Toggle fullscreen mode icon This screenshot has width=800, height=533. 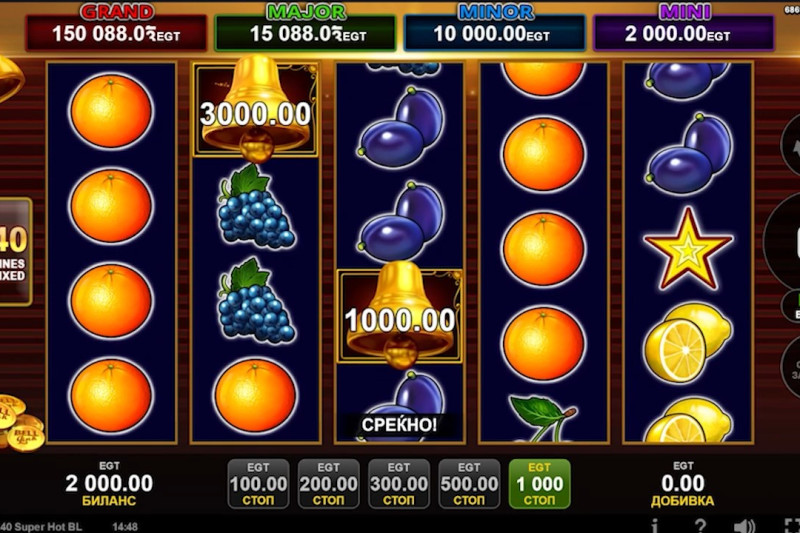(x=790, y=525)
